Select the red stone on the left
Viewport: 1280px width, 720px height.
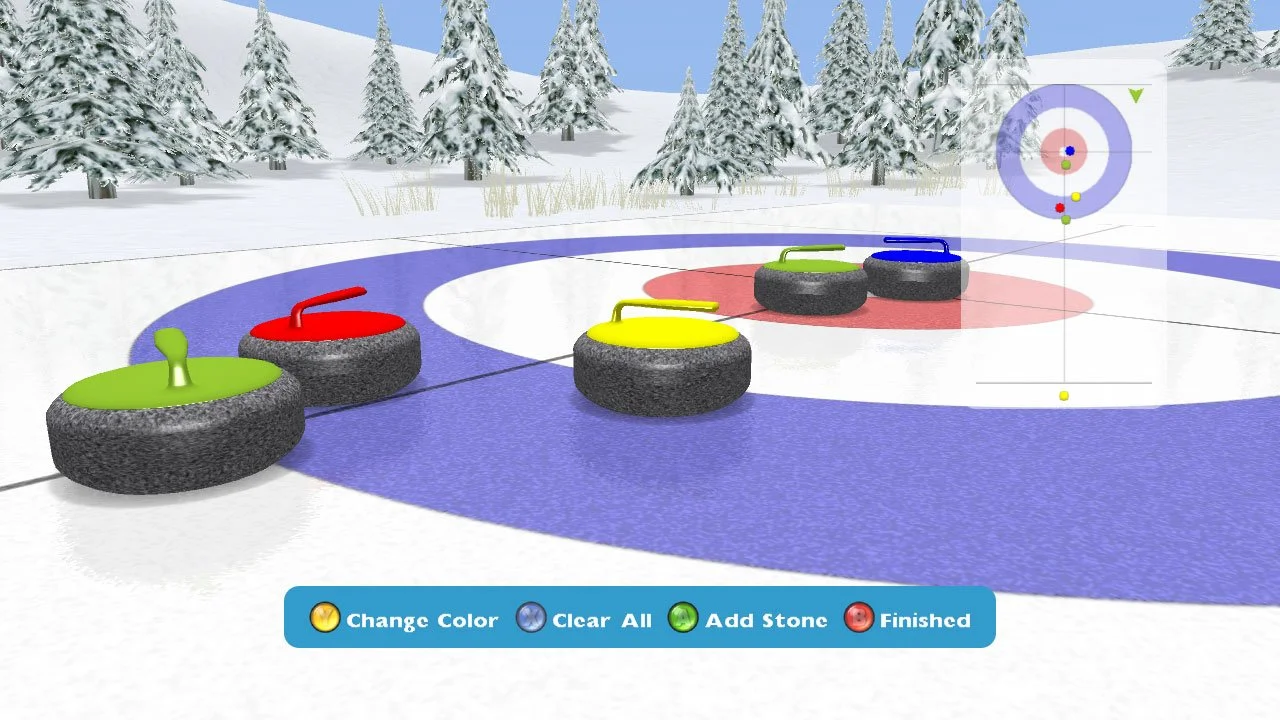pyautogui.click(x=328, y=340)
